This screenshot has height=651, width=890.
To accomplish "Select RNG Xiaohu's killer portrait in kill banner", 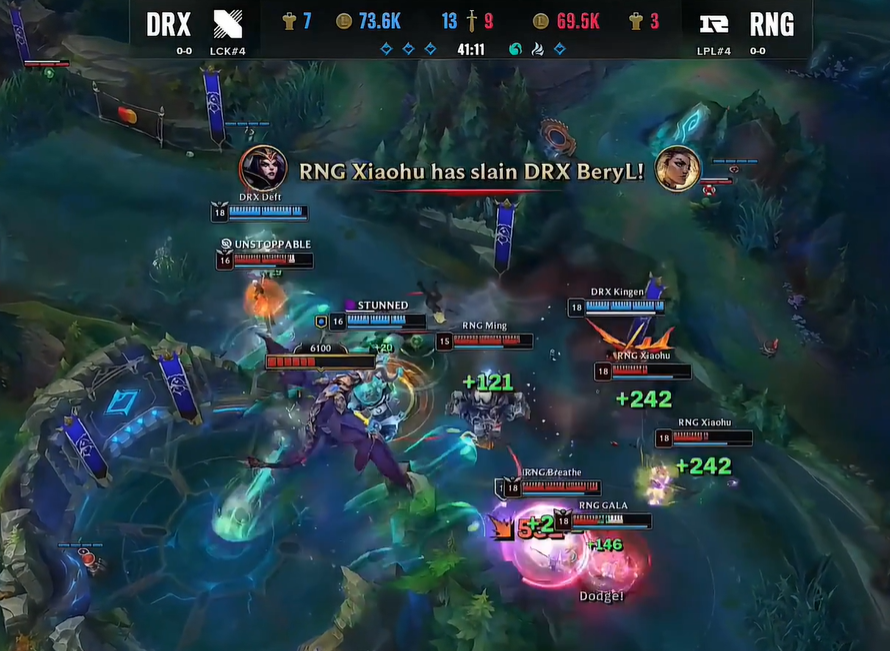I will (x=261, y=168).
